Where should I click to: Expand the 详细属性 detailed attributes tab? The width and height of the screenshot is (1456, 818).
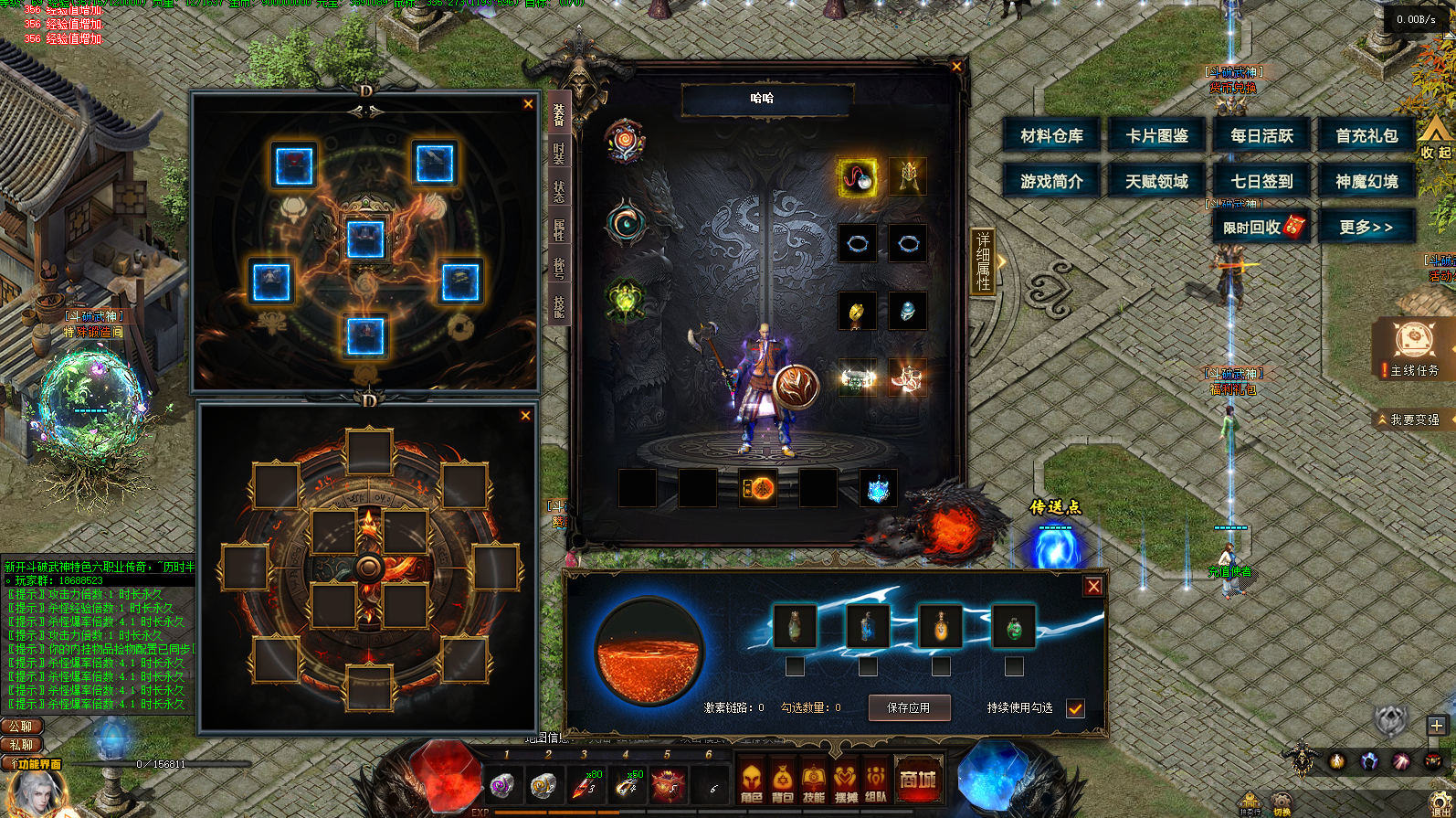pos(983,261)
